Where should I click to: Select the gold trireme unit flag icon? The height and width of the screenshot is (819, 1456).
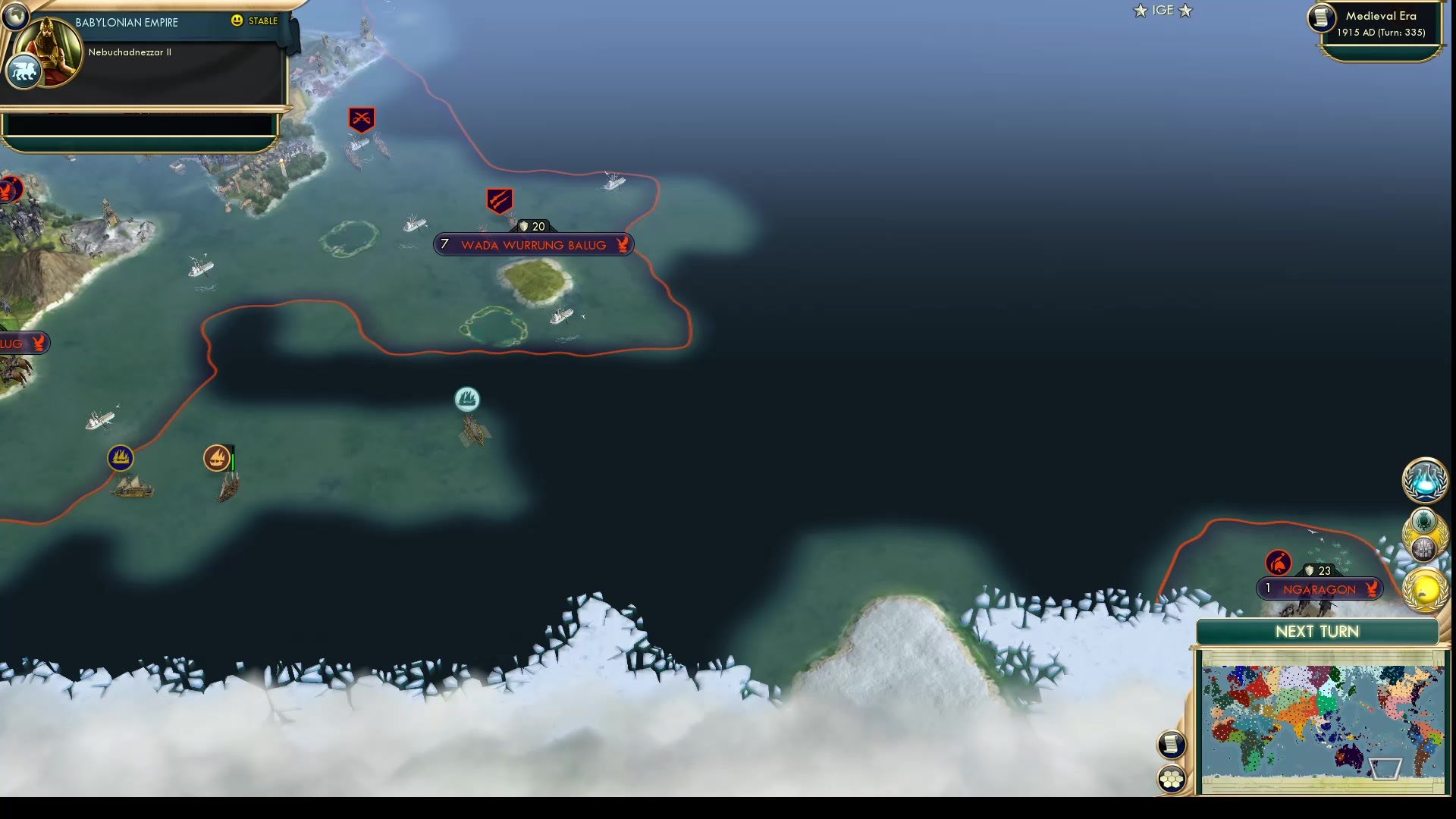(121, 458)
